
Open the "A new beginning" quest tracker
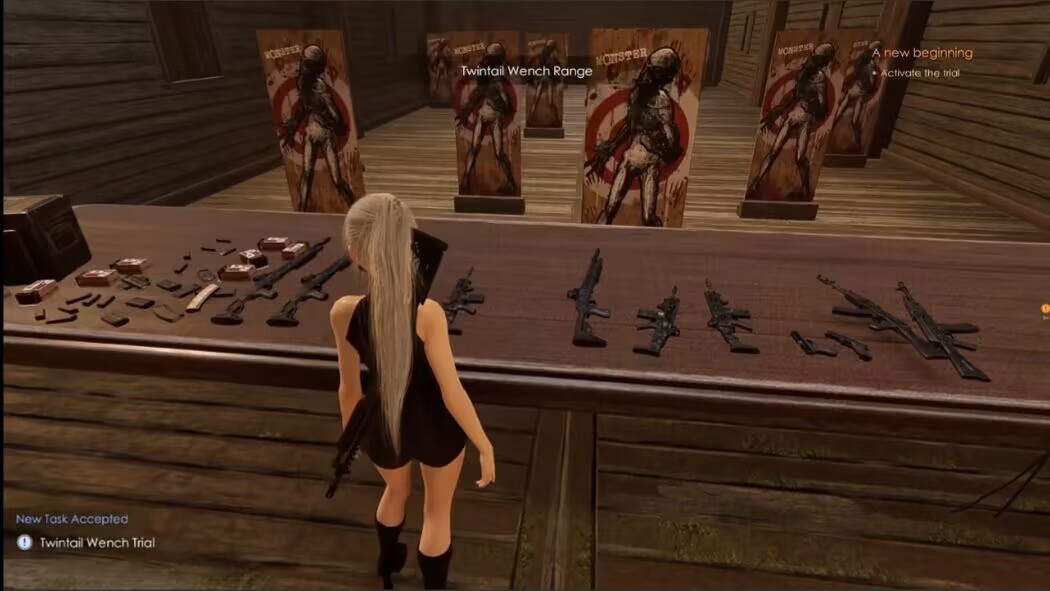tap(921, 53)
